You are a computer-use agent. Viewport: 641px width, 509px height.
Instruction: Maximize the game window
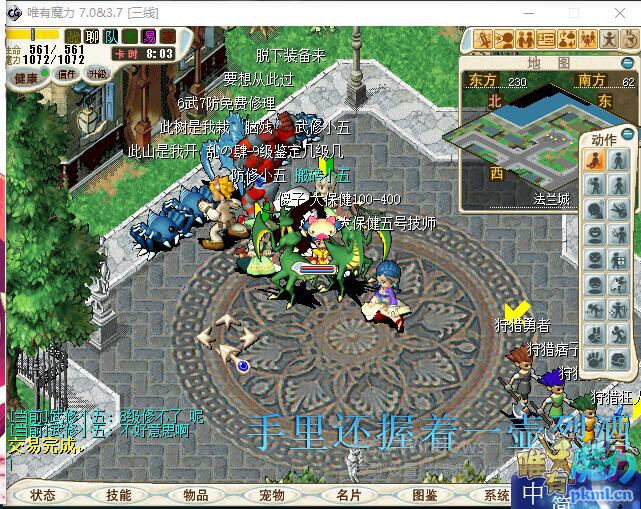coord(573,11)
